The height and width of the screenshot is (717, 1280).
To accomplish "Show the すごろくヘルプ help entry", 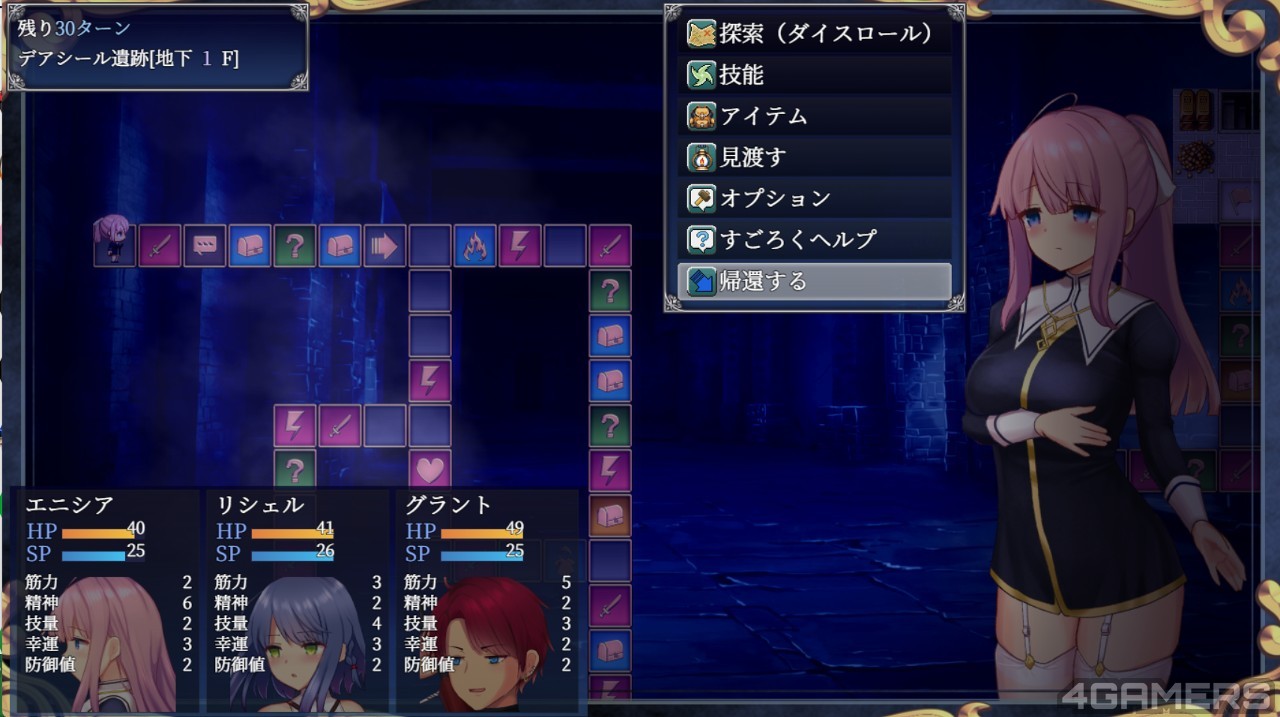I will point(814,239).
